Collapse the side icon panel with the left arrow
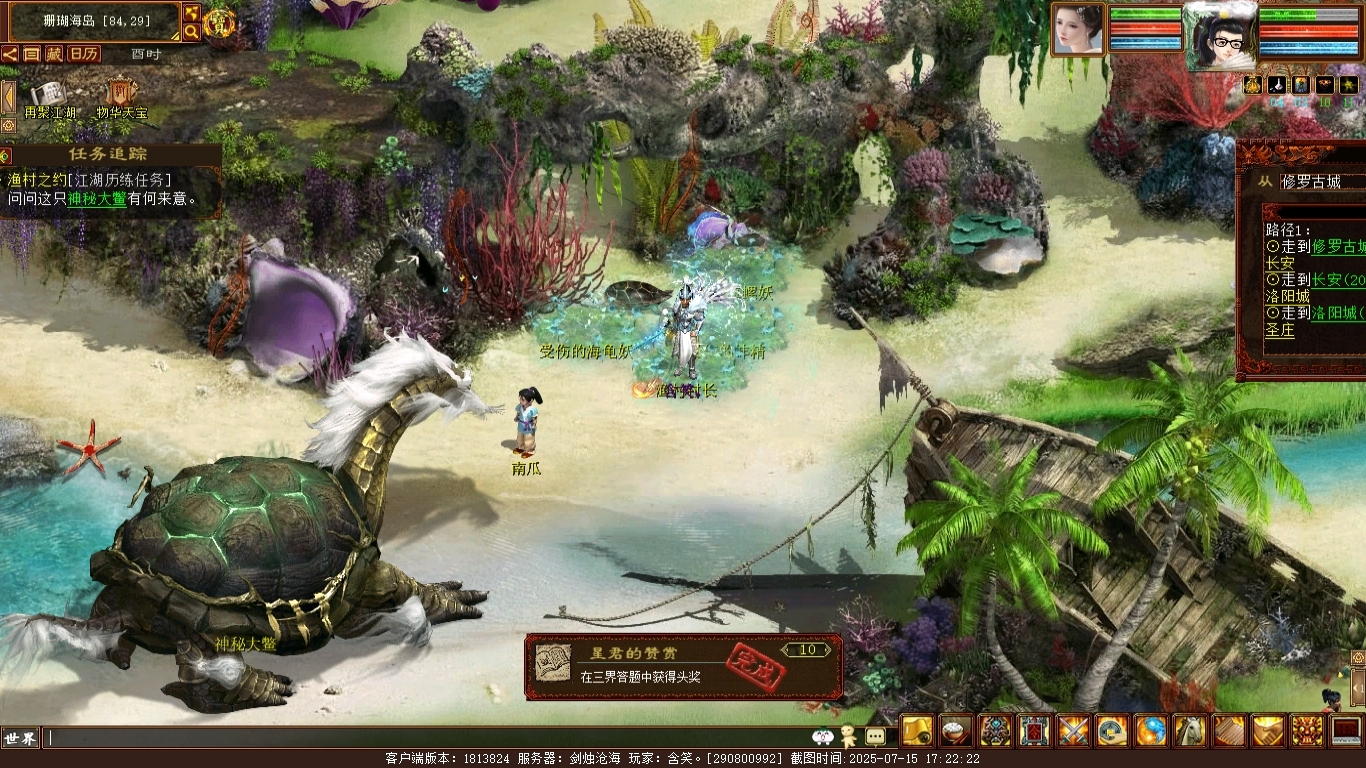Image resolution: width=1366 pixels, height=768 pixels. point(8,98)
